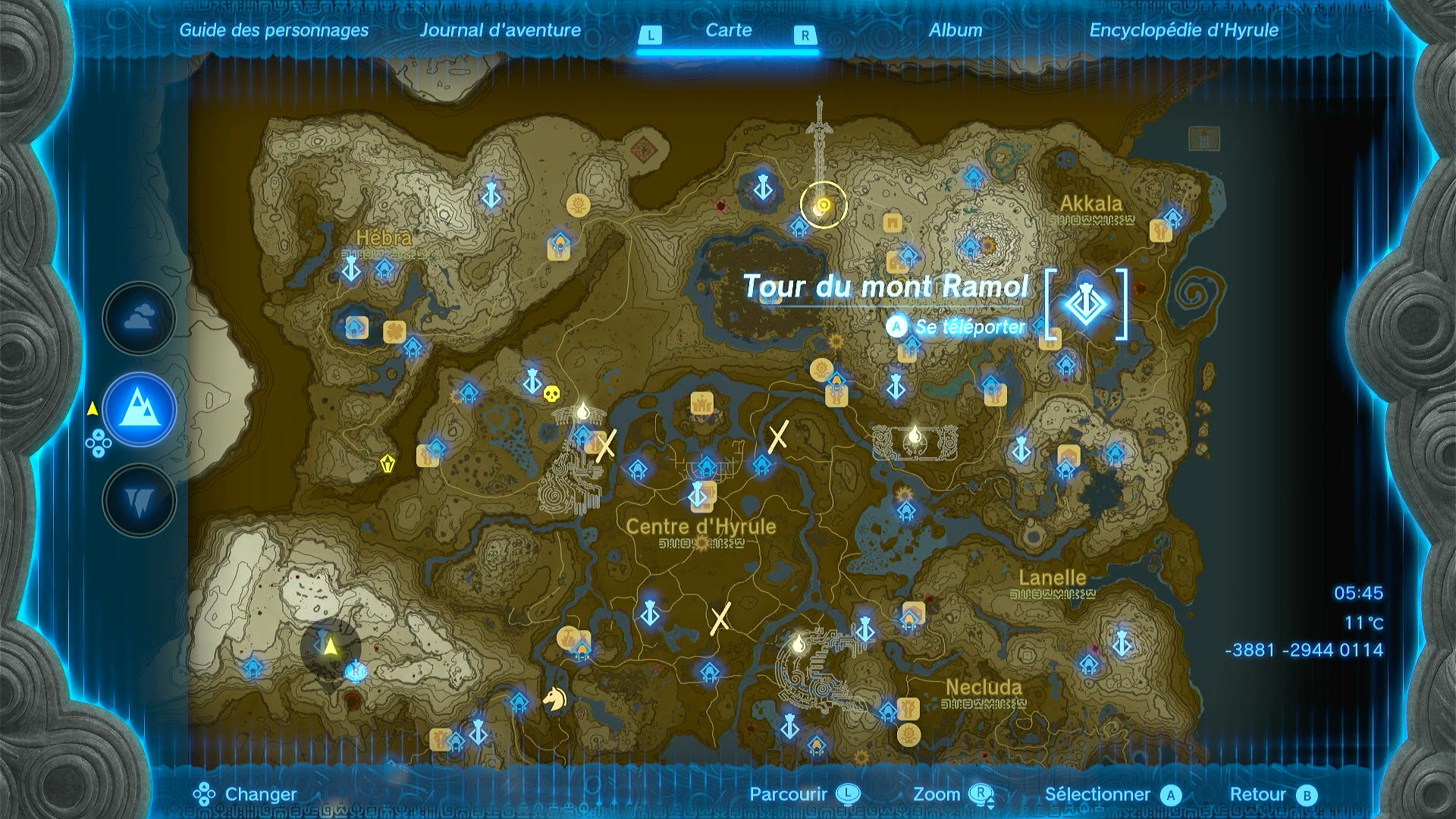Select the flower fountain icon near Hébra

pos(394,330)
